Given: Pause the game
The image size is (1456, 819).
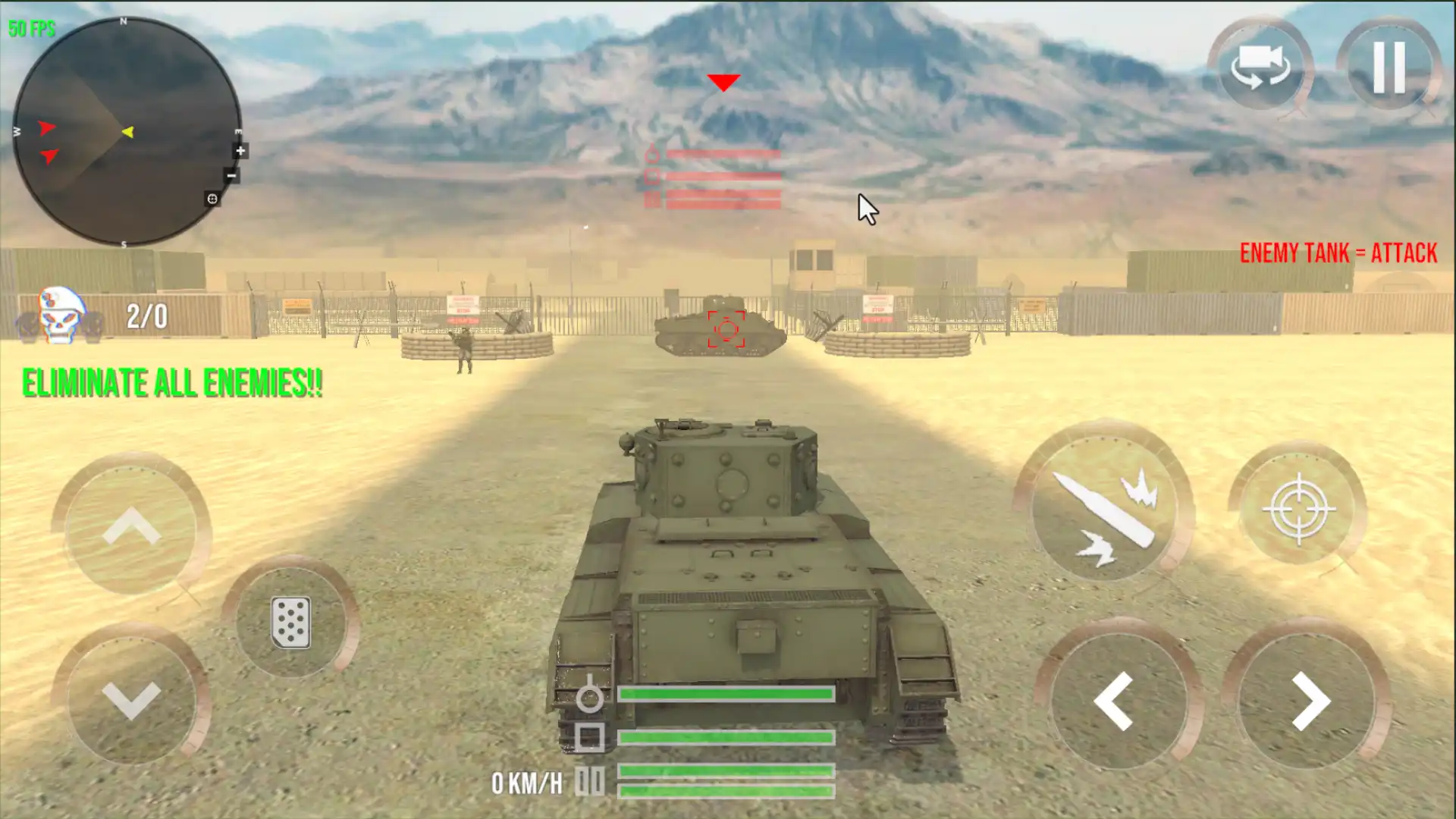Looking at the screenshot, I should pyautogui.click(x=1389, y=67).
